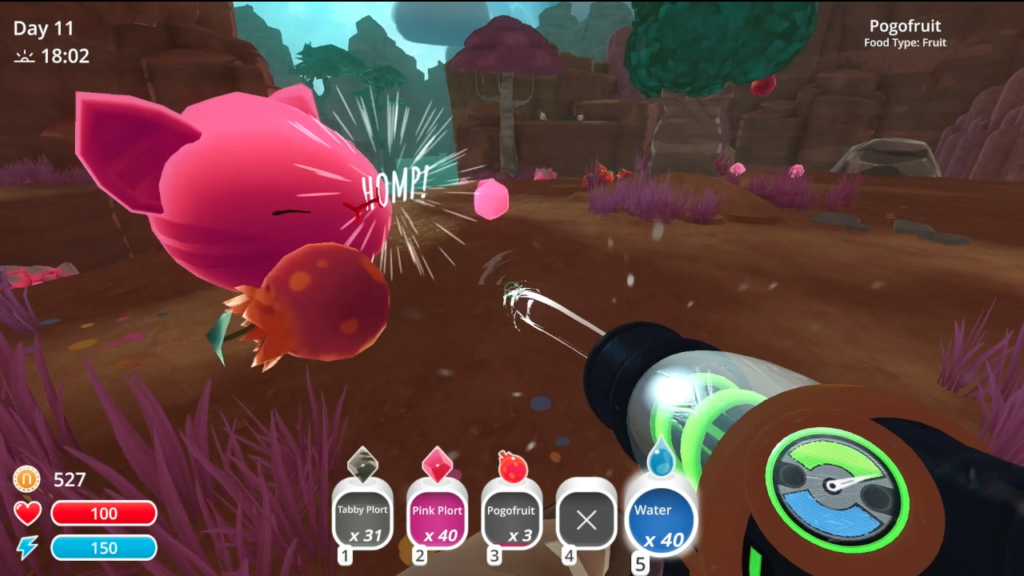The width and height of the screenshot is (1024, 576).
Task: Activate the Water tank slot
Action: [659, 518]
